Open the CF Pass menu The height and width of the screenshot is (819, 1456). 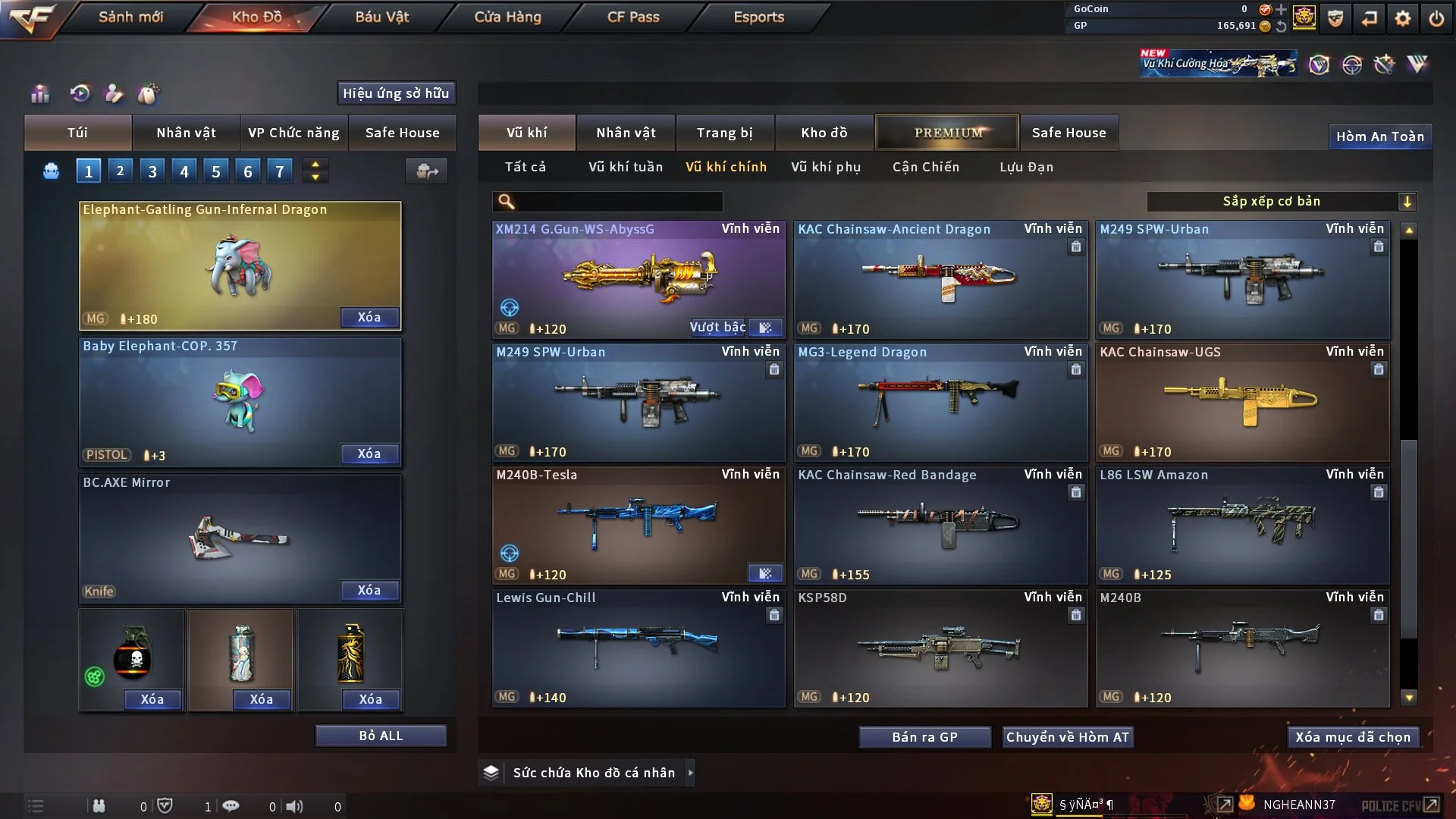click(x=633, y=17)
